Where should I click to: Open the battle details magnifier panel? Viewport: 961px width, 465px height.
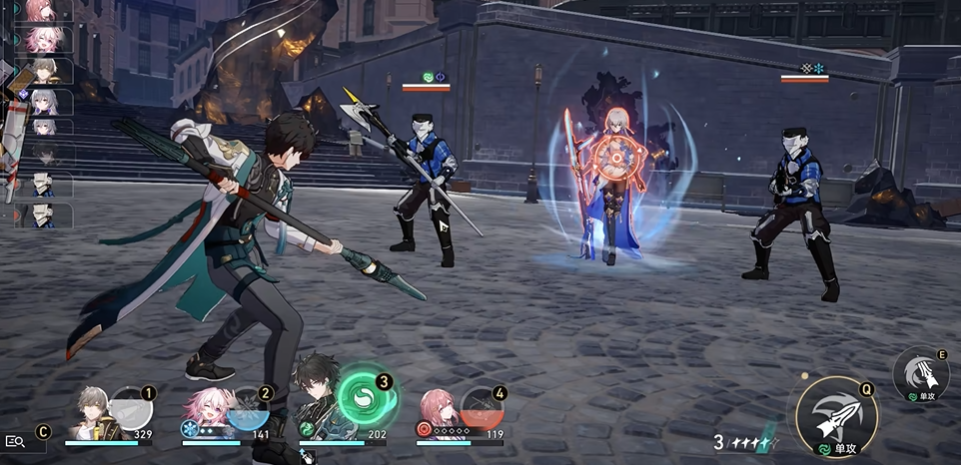click(x=16, y=441)
